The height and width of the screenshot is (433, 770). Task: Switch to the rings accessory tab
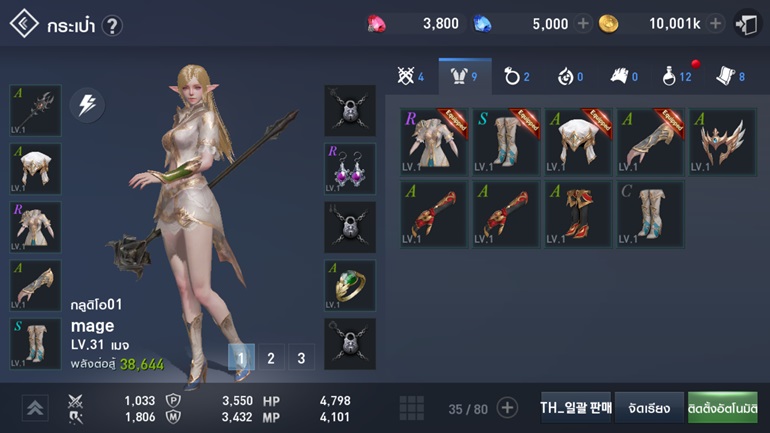click(517, 76)
